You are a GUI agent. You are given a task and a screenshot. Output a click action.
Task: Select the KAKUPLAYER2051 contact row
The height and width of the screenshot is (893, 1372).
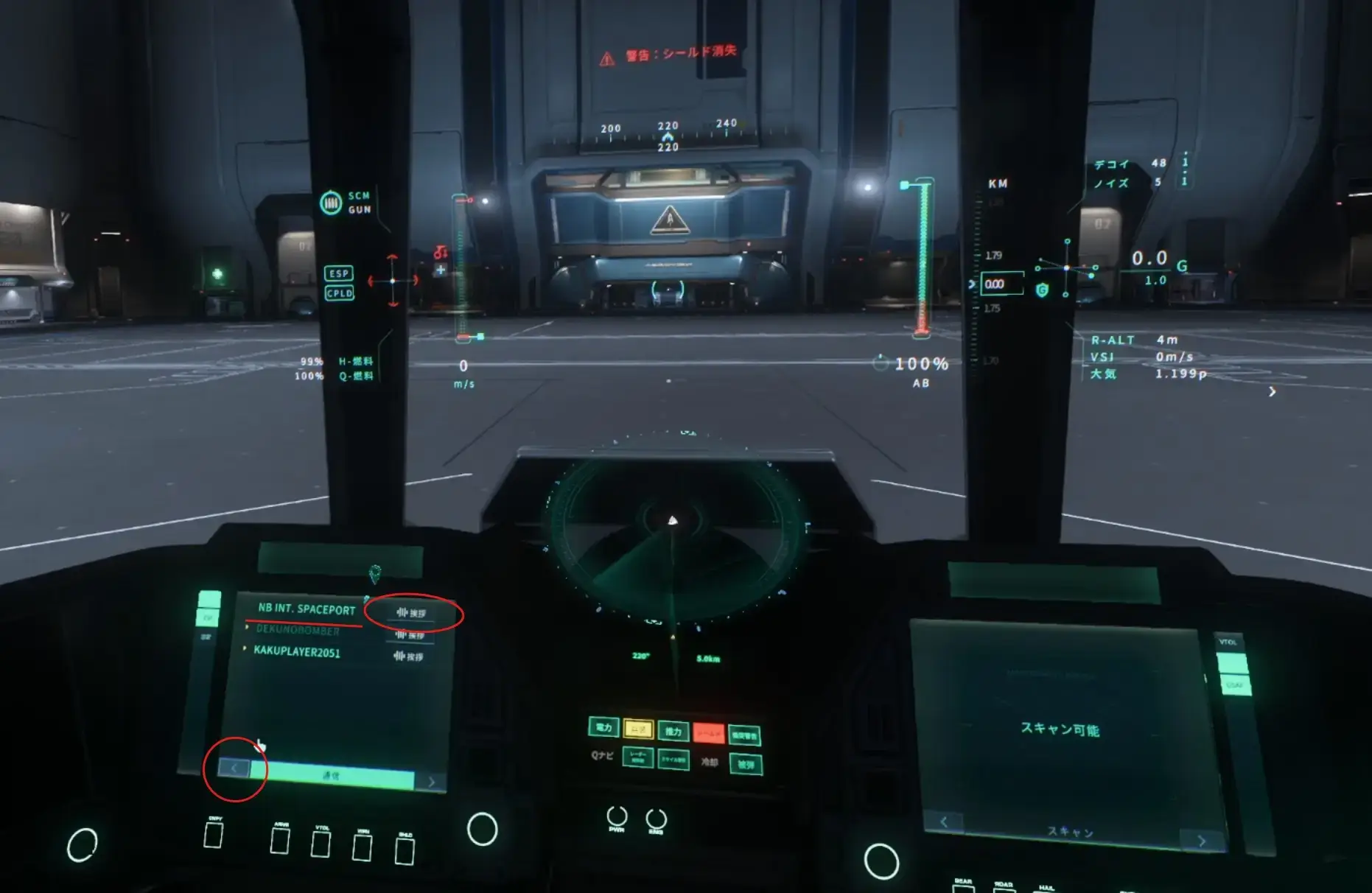[297, 652]
